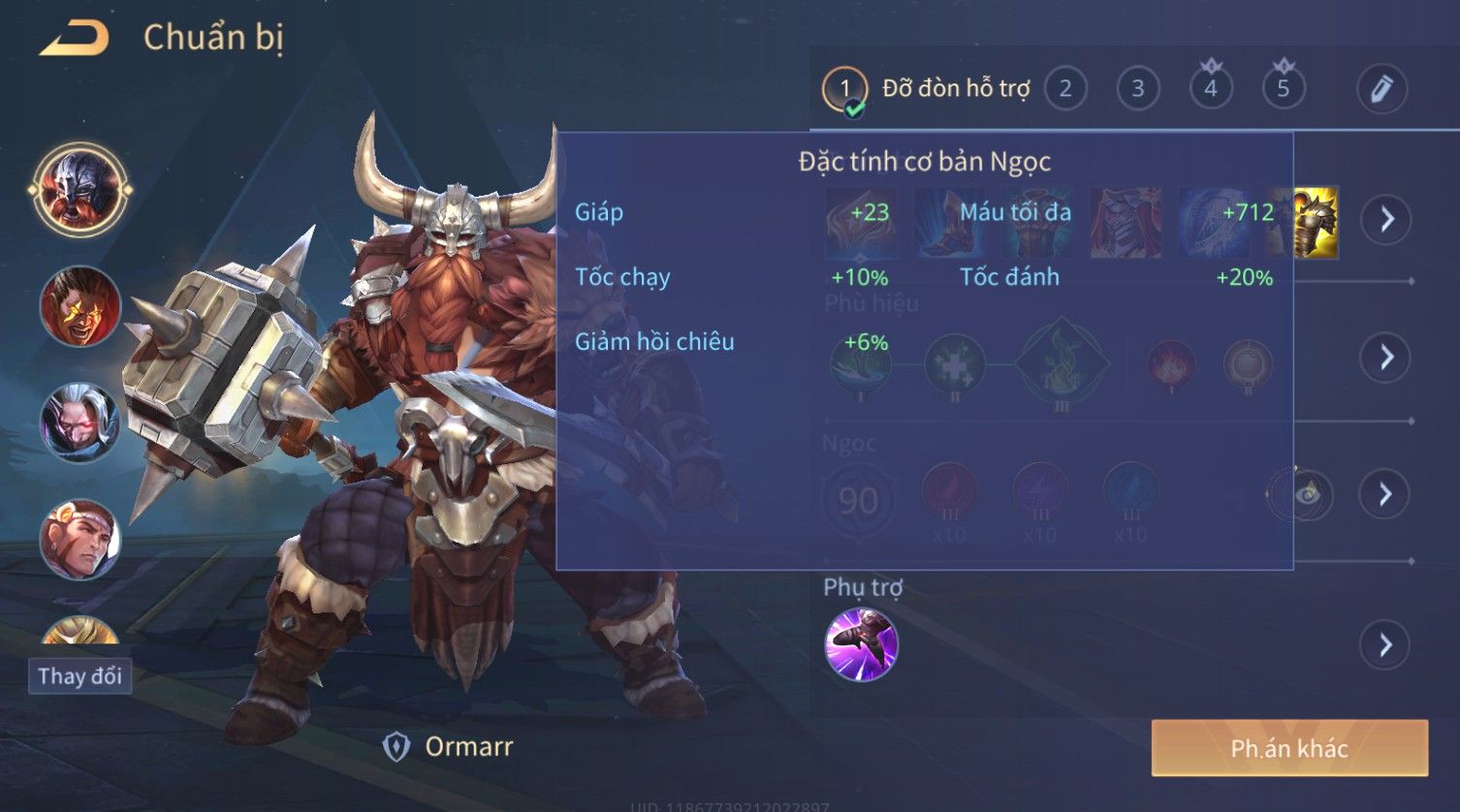Viewport: 1460px width, 812px height.
Task: Go back using the return arrow
Action: pyautogui.click(x=75, y=39)
